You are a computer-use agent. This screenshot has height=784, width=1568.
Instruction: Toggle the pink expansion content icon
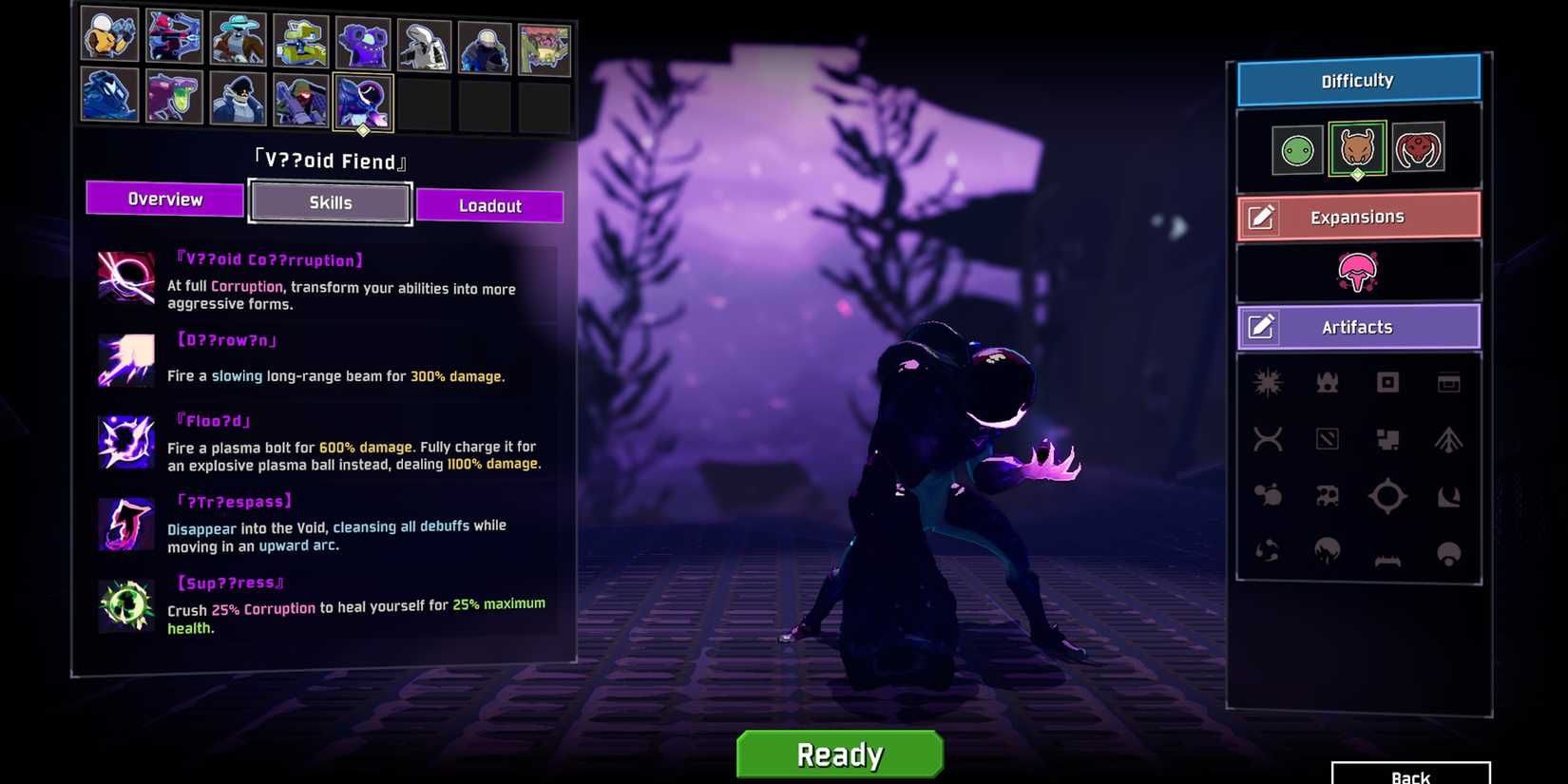point(1357,273)
